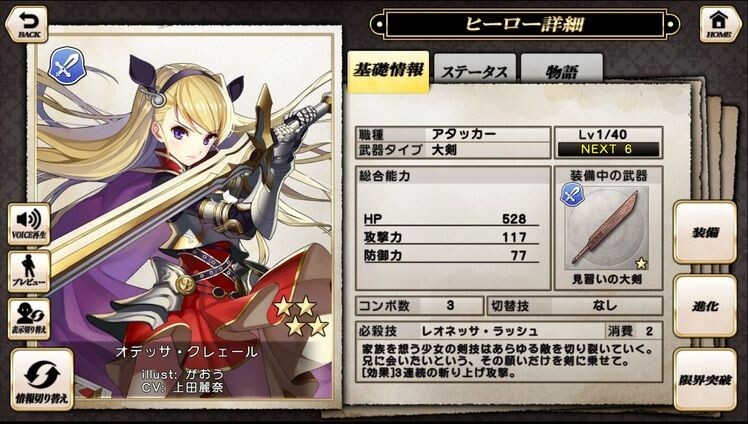Open the ステータス tab
The image size is (748, 424).
click(475, 72)
